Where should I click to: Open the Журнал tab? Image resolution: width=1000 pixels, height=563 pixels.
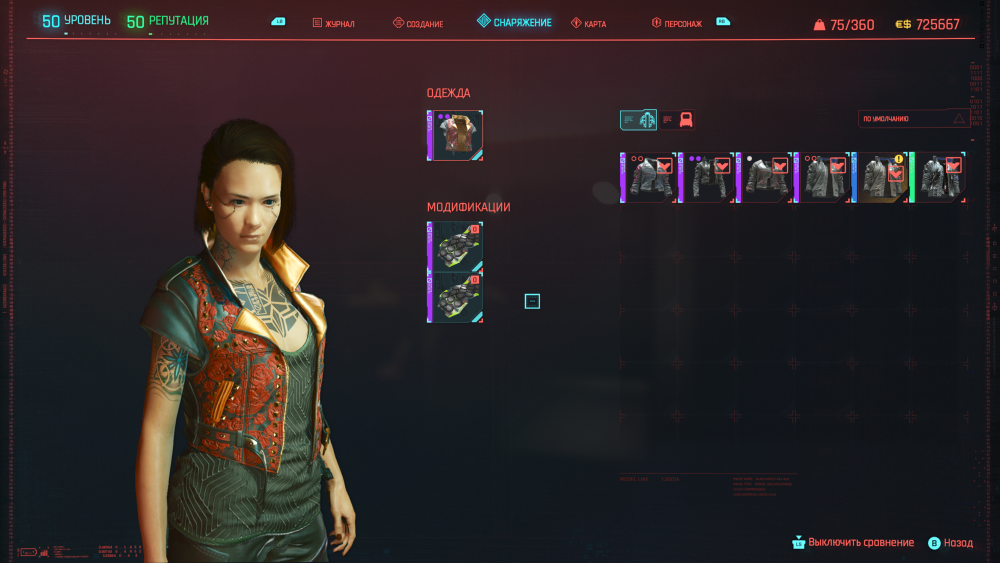[x=334, y=23]
